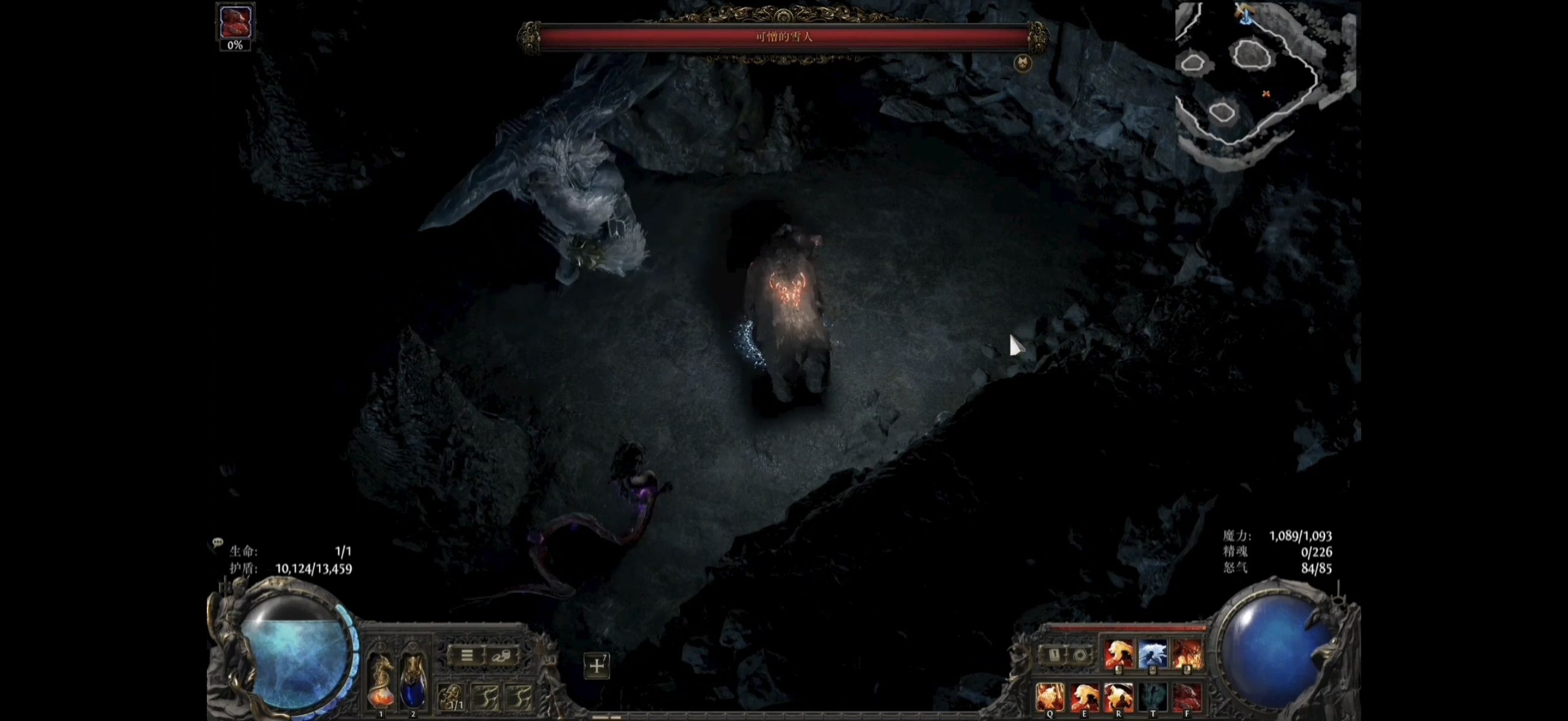This screenshot has width=1568, height=721.
Task: Open the coins and rings shop button
Action: (501, 656)
